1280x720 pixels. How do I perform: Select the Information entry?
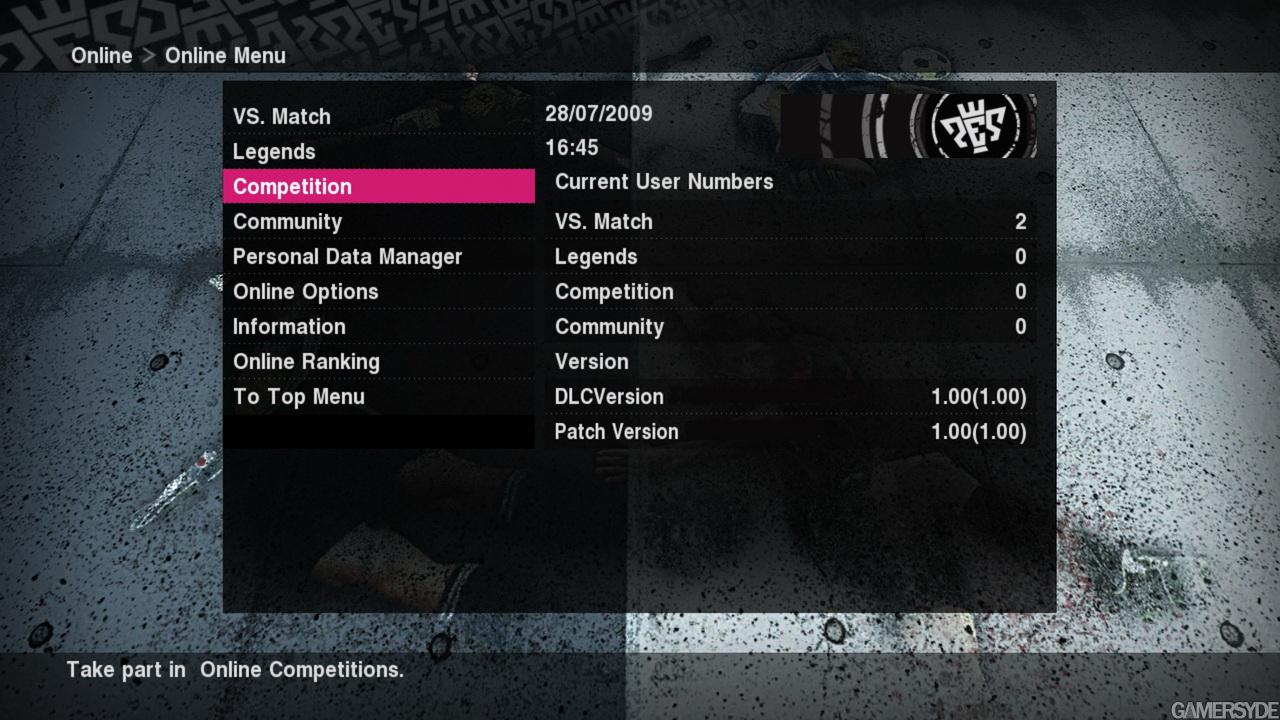tap(289, 326)
